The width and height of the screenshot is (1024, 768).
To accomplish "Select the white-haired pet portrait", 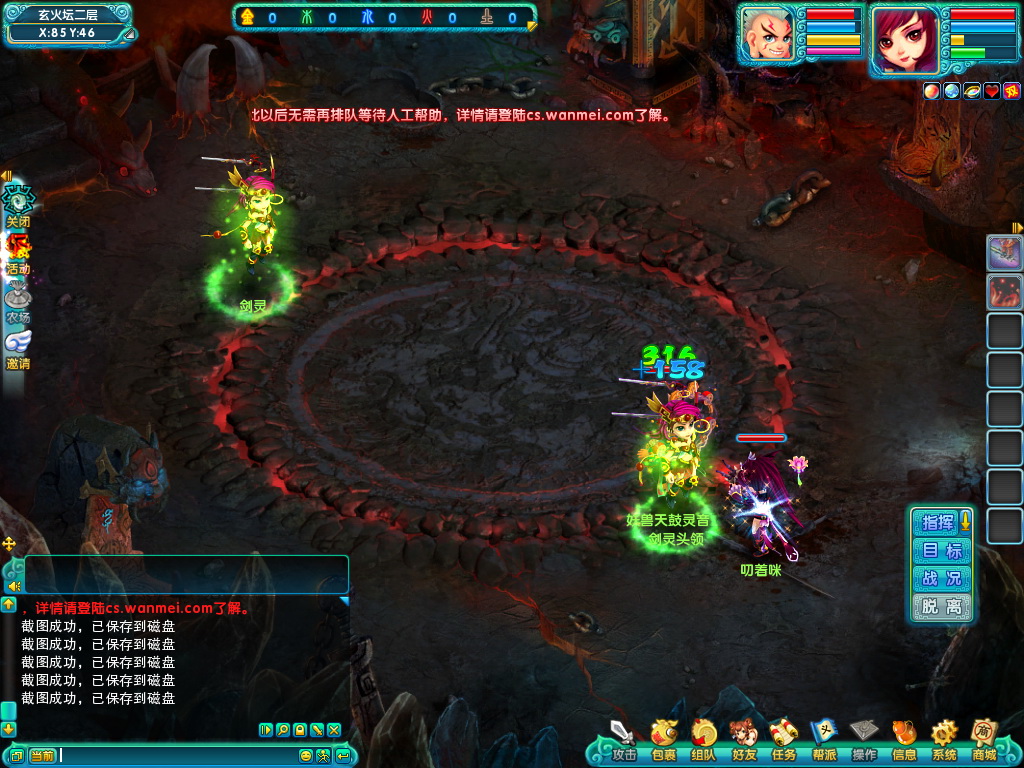I will tap(771, 37).
